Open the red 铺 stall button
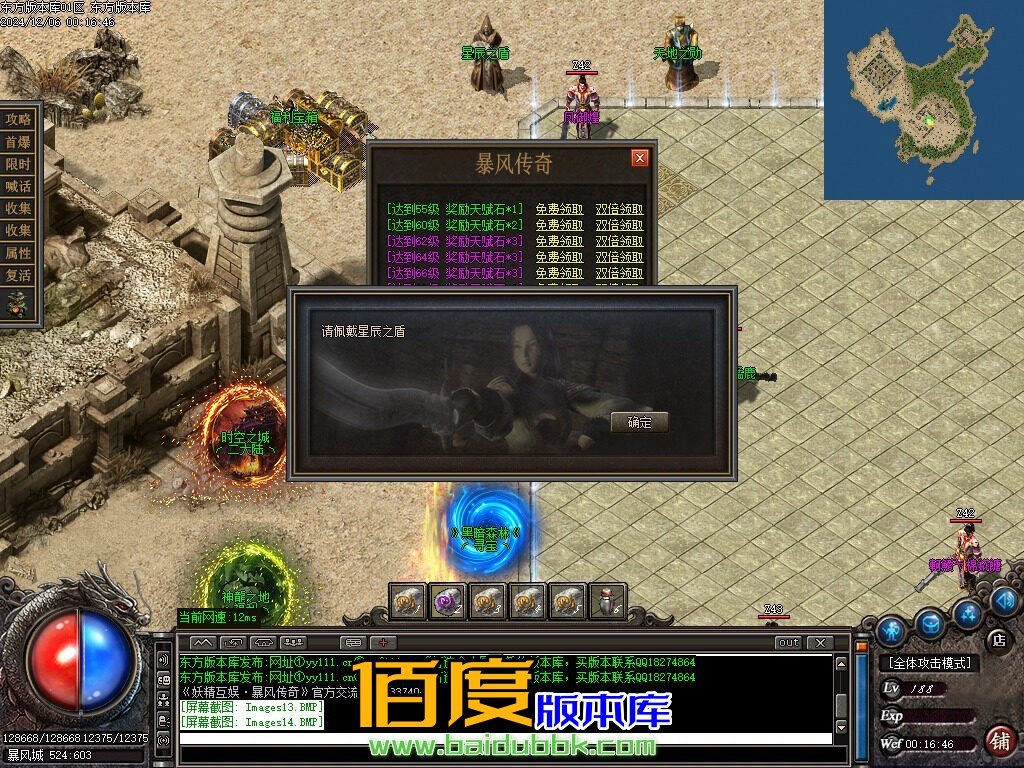Image resolution: width=1024 pixels, height=768 pixels. [998, 740]
